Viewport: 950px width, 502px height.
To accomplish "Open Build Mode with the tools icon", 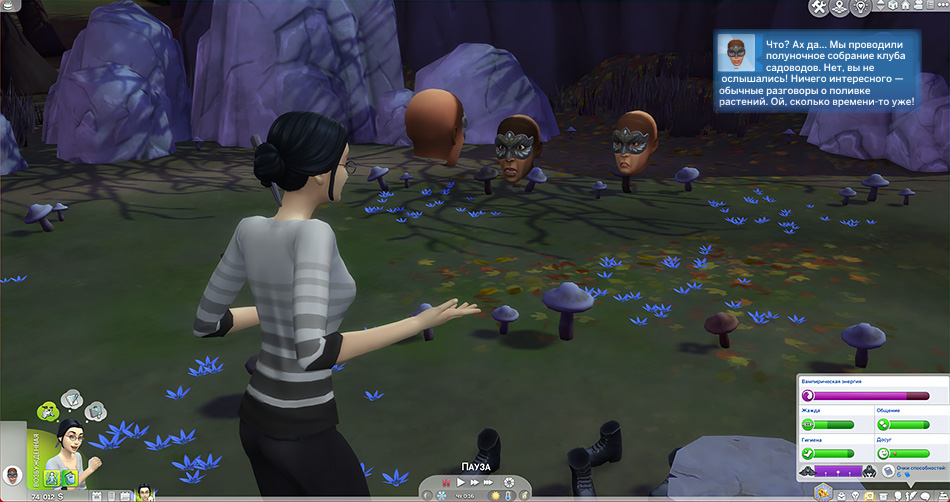I will [818, 8].
